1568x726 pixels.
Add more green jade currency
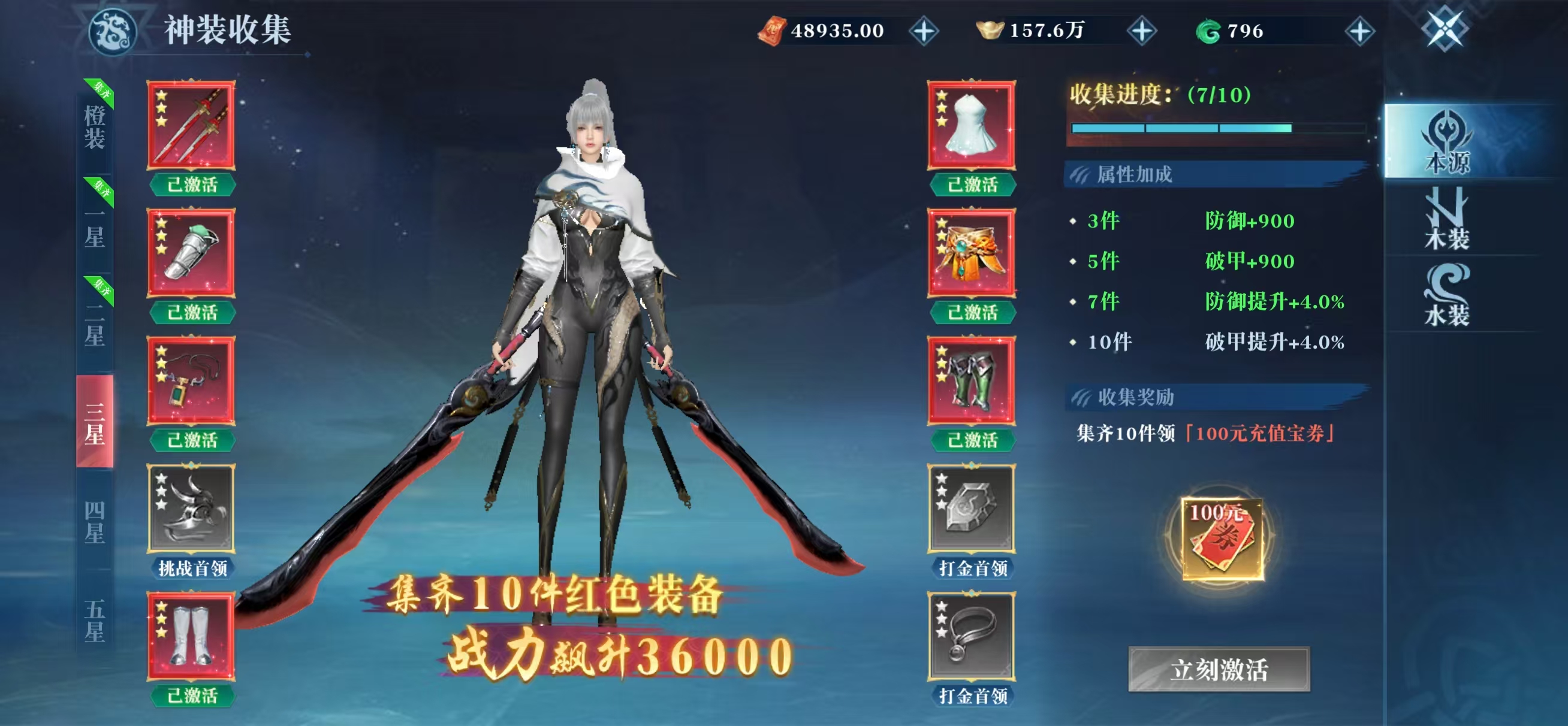(x=1360, y=31)
